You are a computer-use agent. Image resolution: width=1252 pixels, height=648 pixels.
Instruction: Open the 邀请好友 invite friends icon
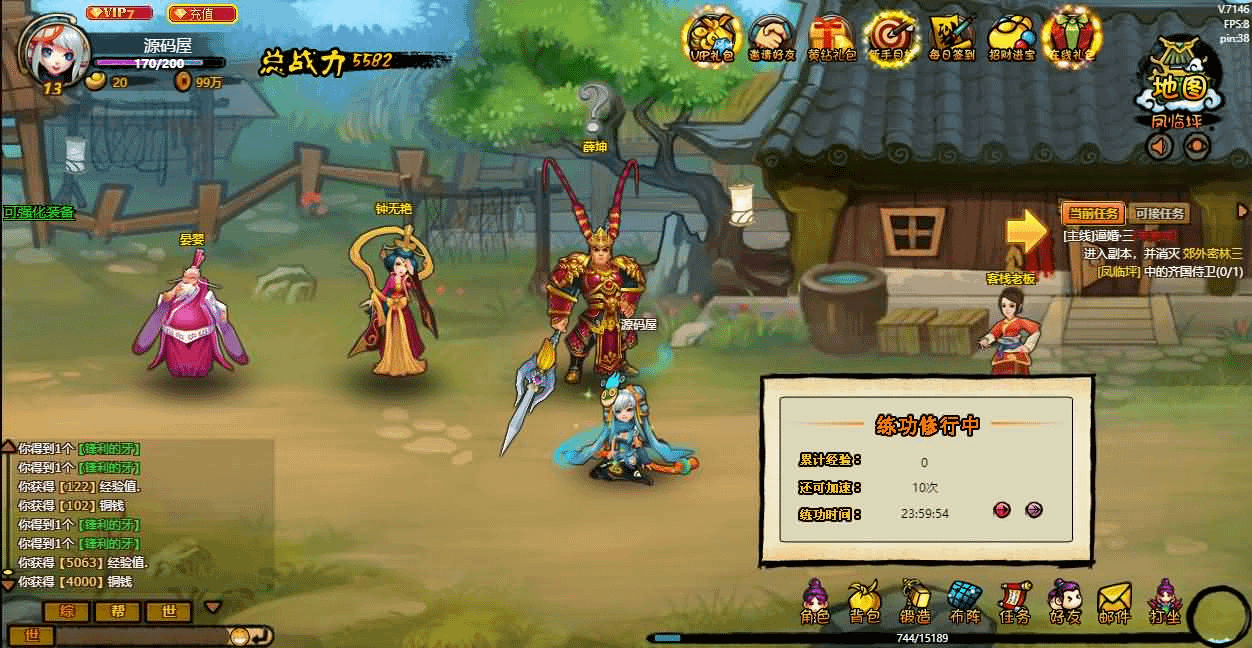click(x=771, y=38)
